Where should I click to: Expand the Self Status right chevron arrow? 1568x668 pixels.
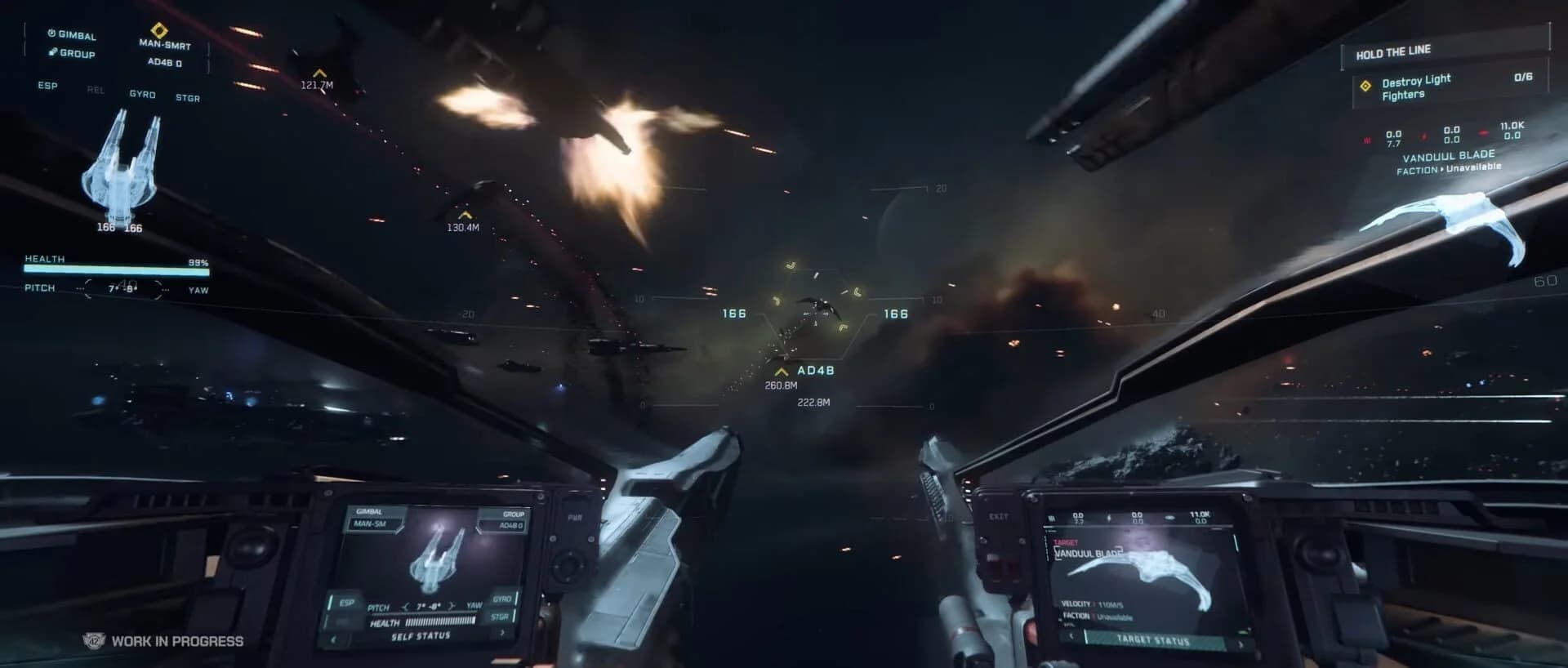tap(502, 632)
